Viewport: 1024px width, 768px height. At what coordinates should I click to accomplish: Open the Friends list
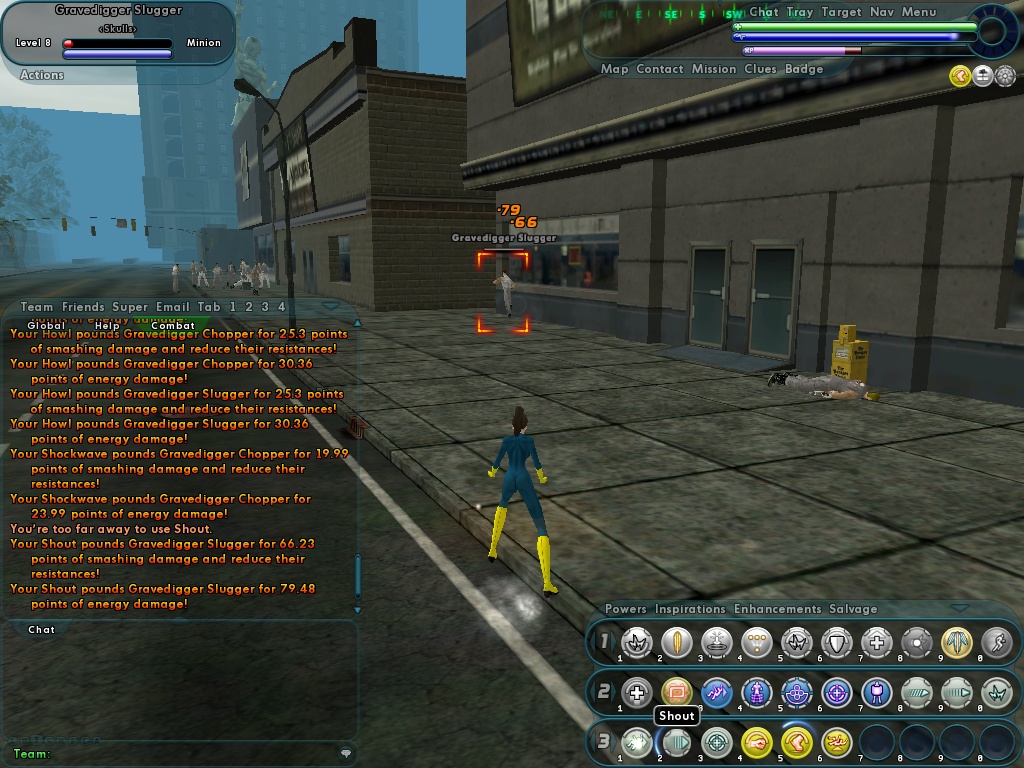click(83, 307)
